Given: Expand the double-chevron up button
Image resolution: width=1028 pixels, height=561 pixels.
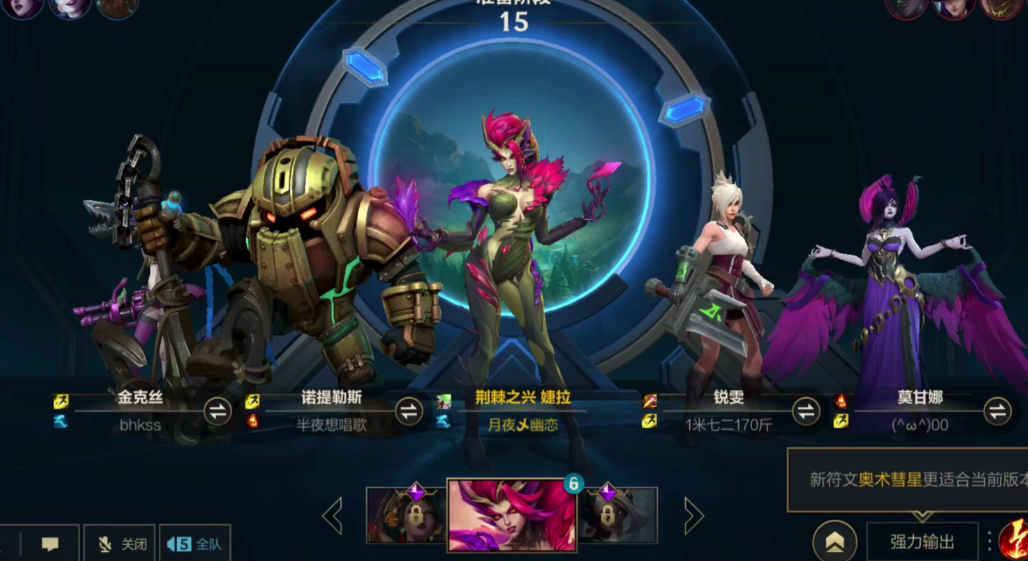Looking at the screenshot, I should 834,542.
